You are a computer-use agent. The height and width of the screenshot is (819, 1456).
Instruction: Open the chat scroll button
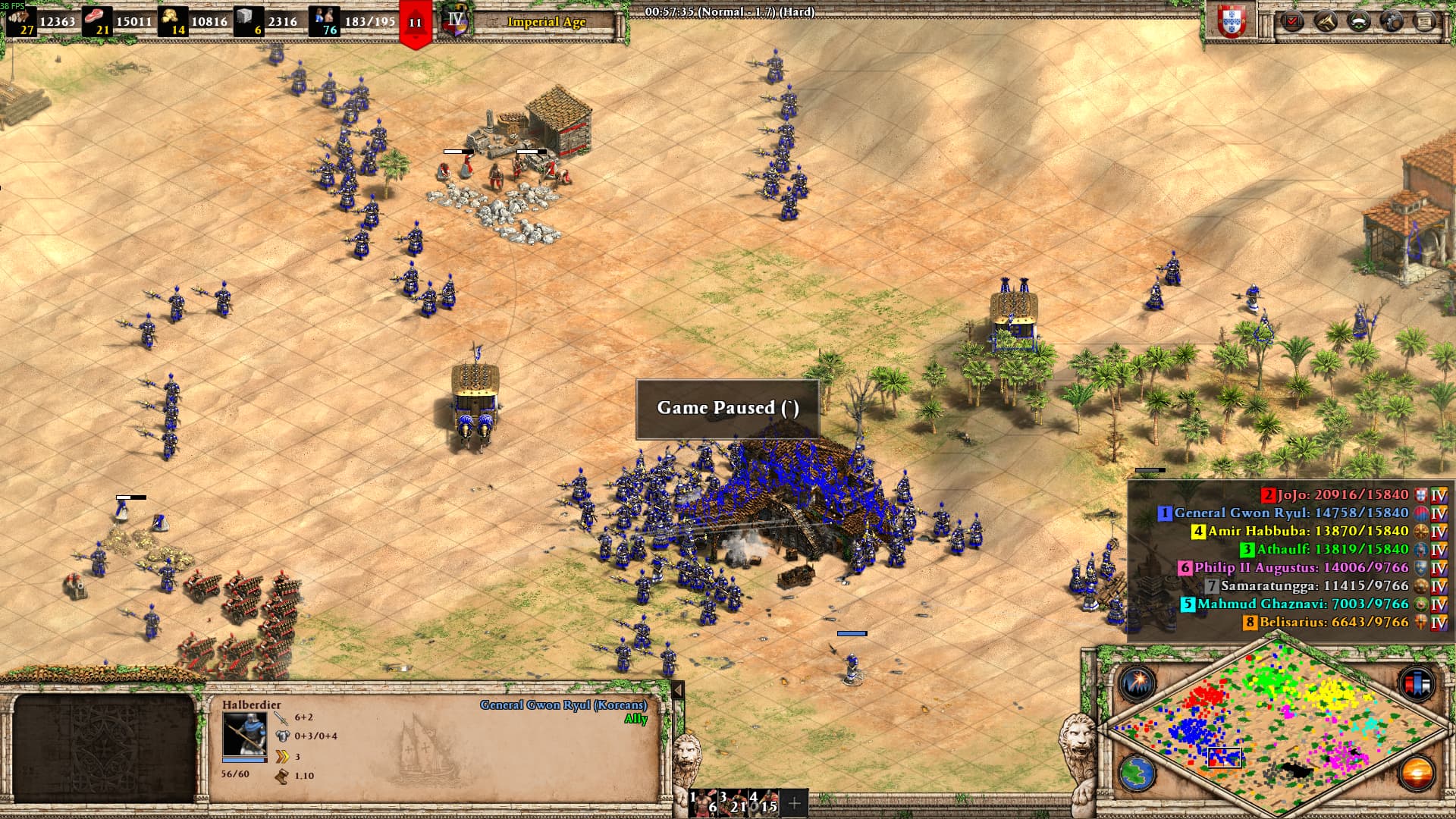click(1426, 20)
